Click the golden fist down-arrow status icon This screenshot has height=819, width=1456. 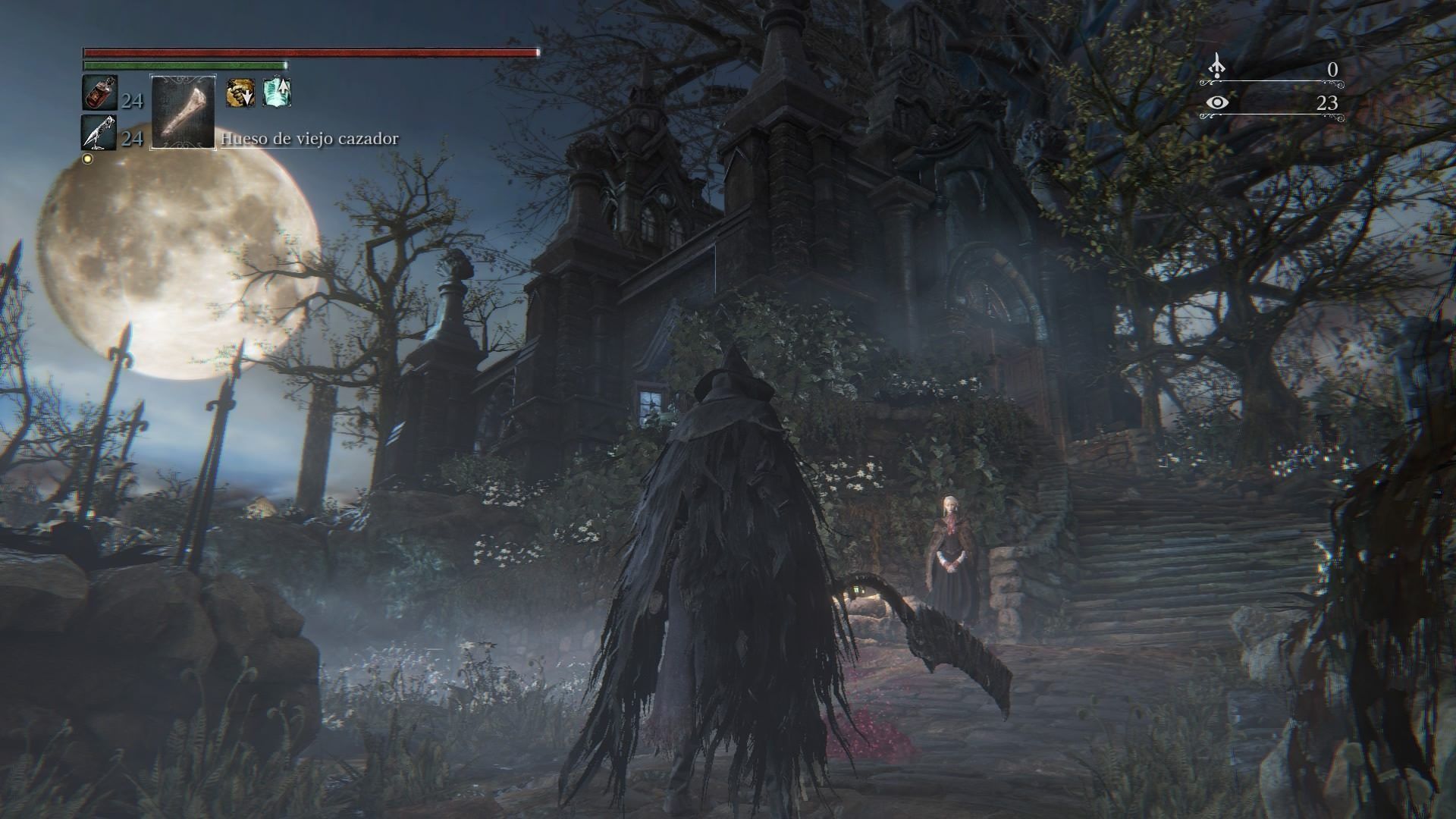pos(240,93)
